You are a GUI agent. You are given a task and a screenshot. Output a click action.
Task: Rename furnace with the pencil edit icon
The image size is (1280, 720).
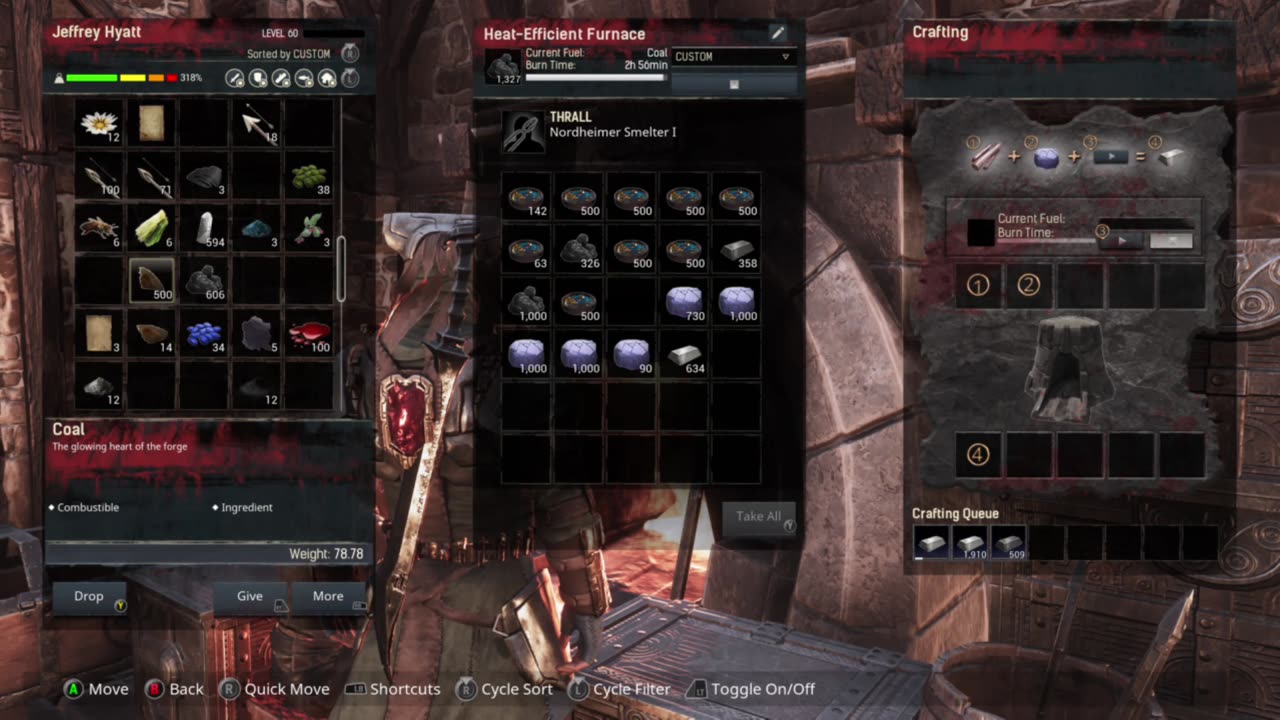click(778, 33)
